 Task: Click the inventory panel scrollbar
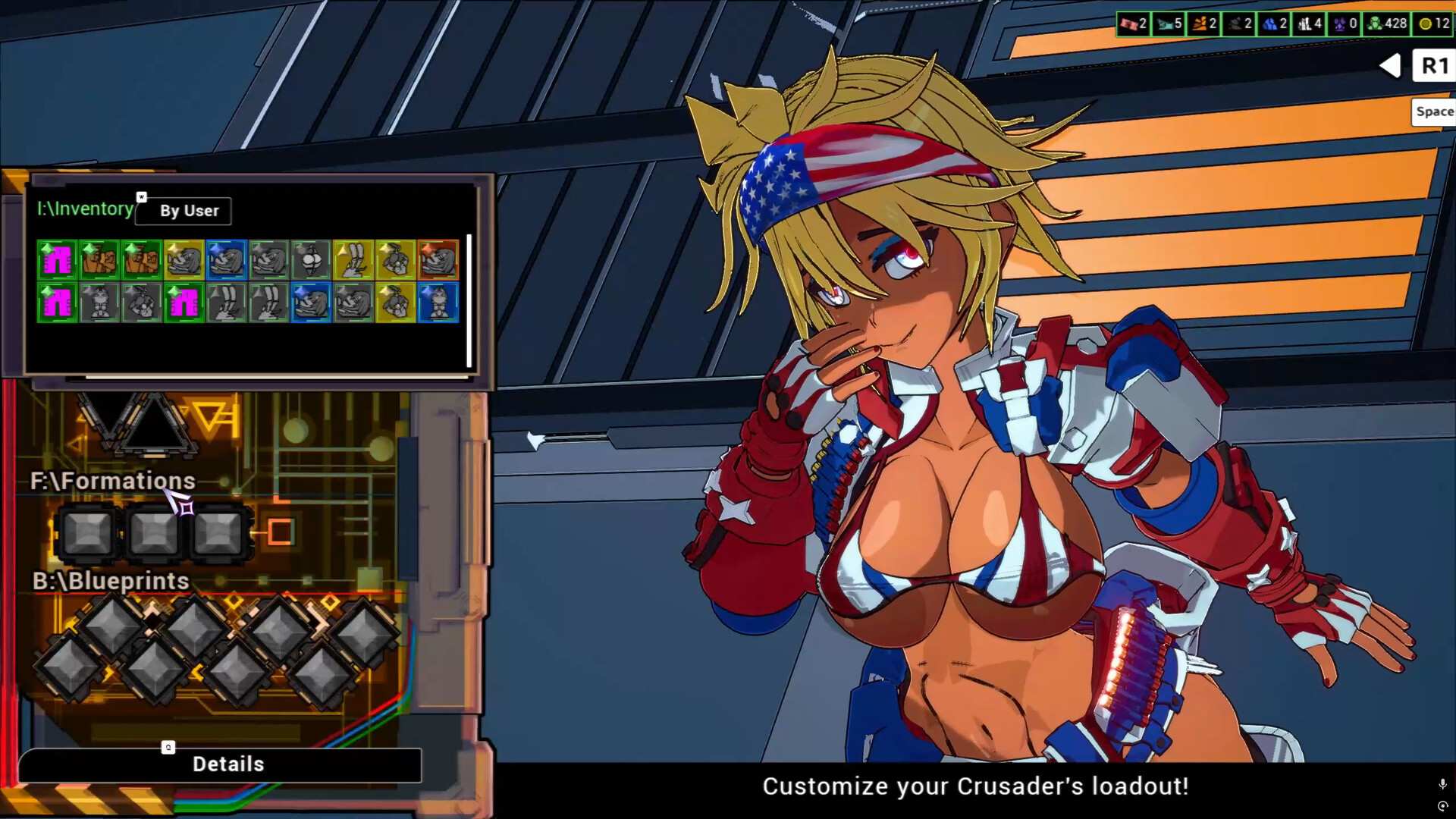click(x=469, y=300)
